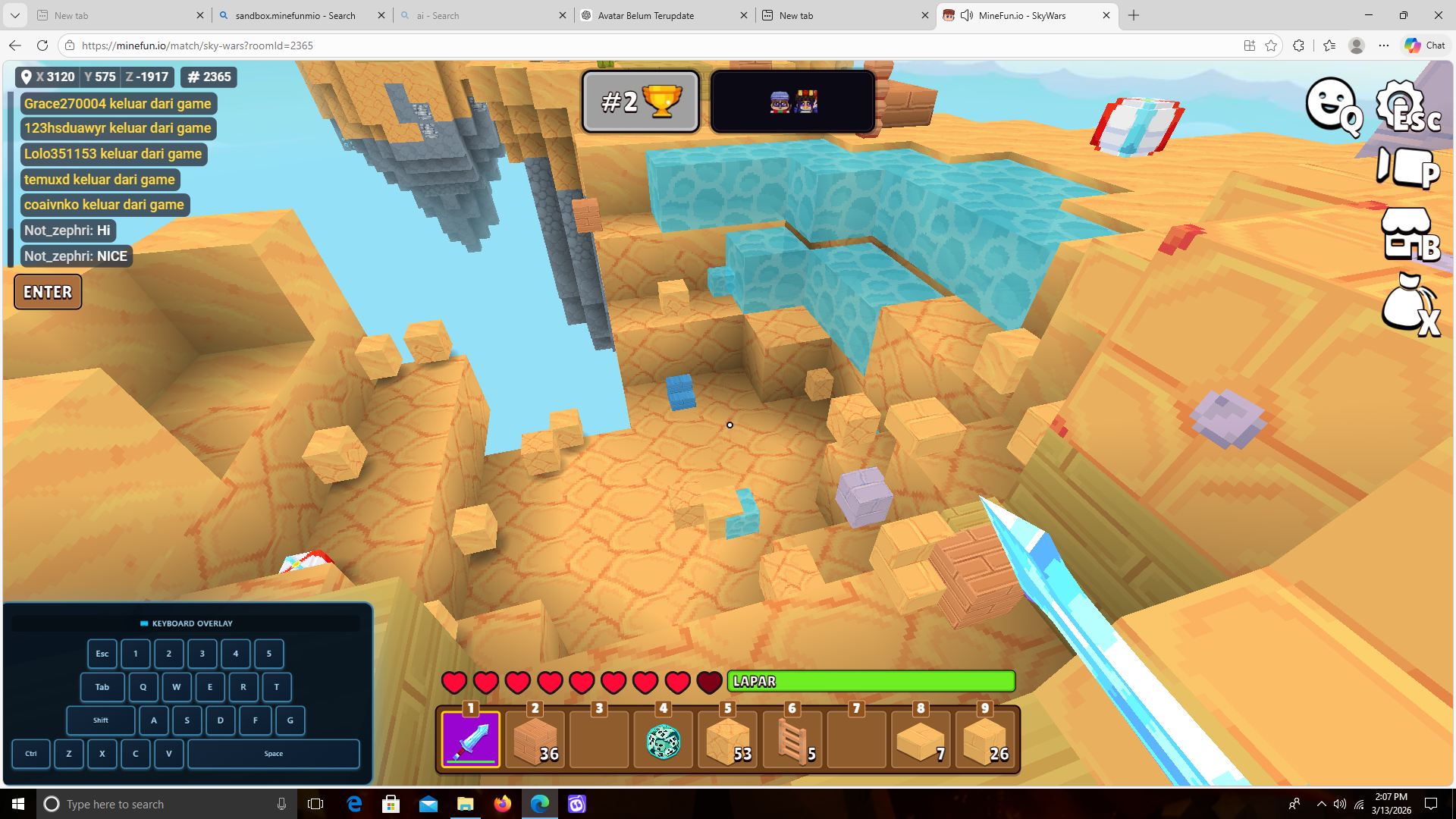Open the emote smiley menu
1456x819 pixels.
[1332, 105]
